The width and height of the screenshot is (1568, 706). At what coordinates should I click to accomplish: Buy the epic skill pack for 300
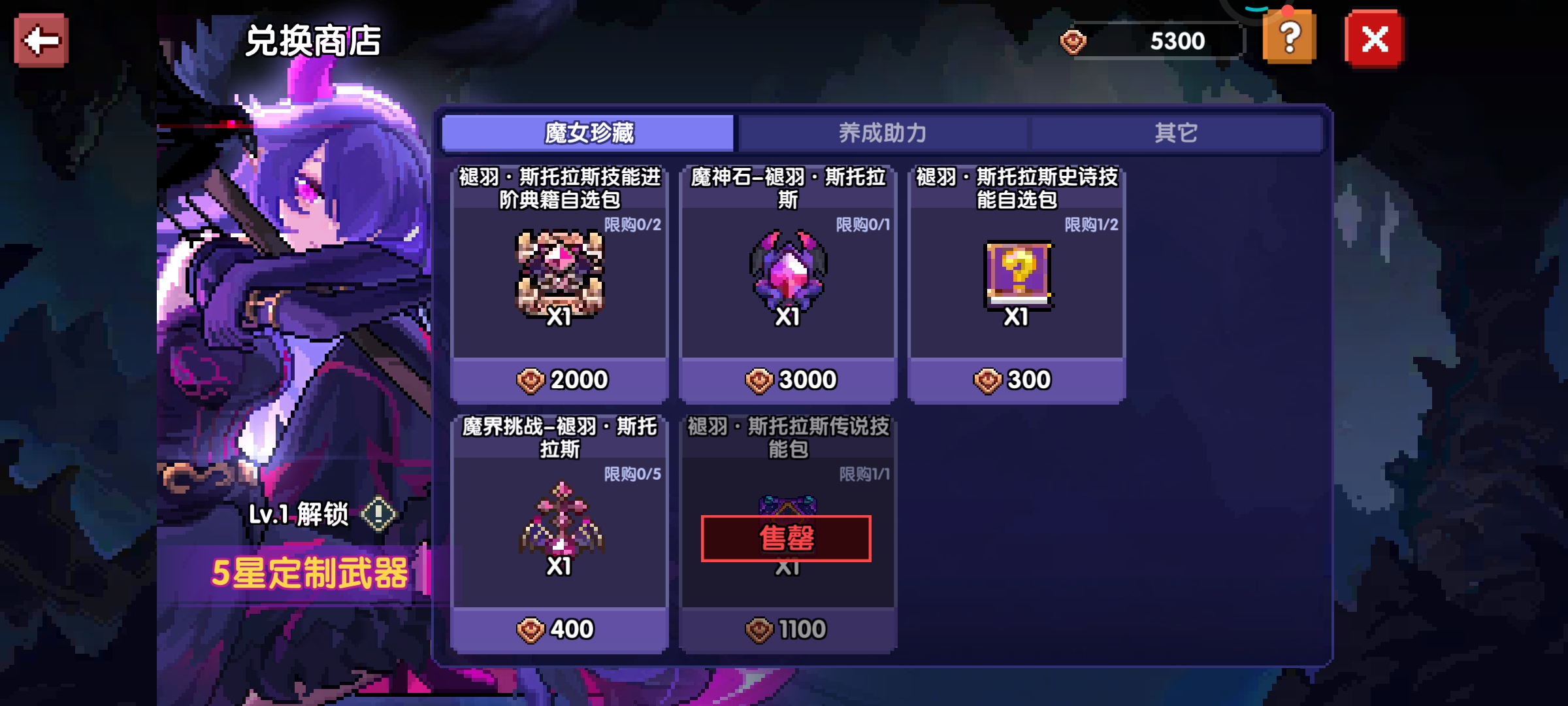pyautogui.click(x=1017, y=380)
